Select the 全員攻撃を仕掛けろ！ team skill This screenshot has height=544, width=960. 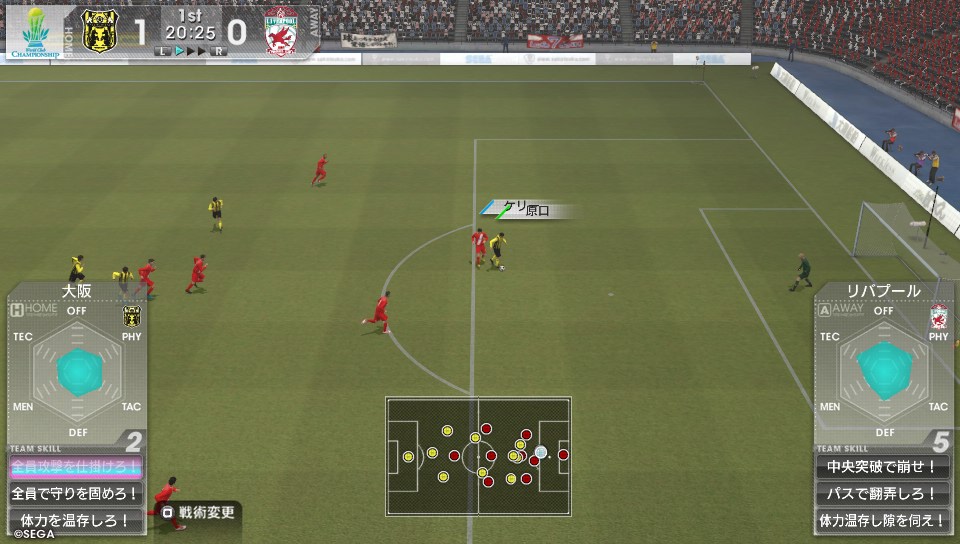[75, 466]
